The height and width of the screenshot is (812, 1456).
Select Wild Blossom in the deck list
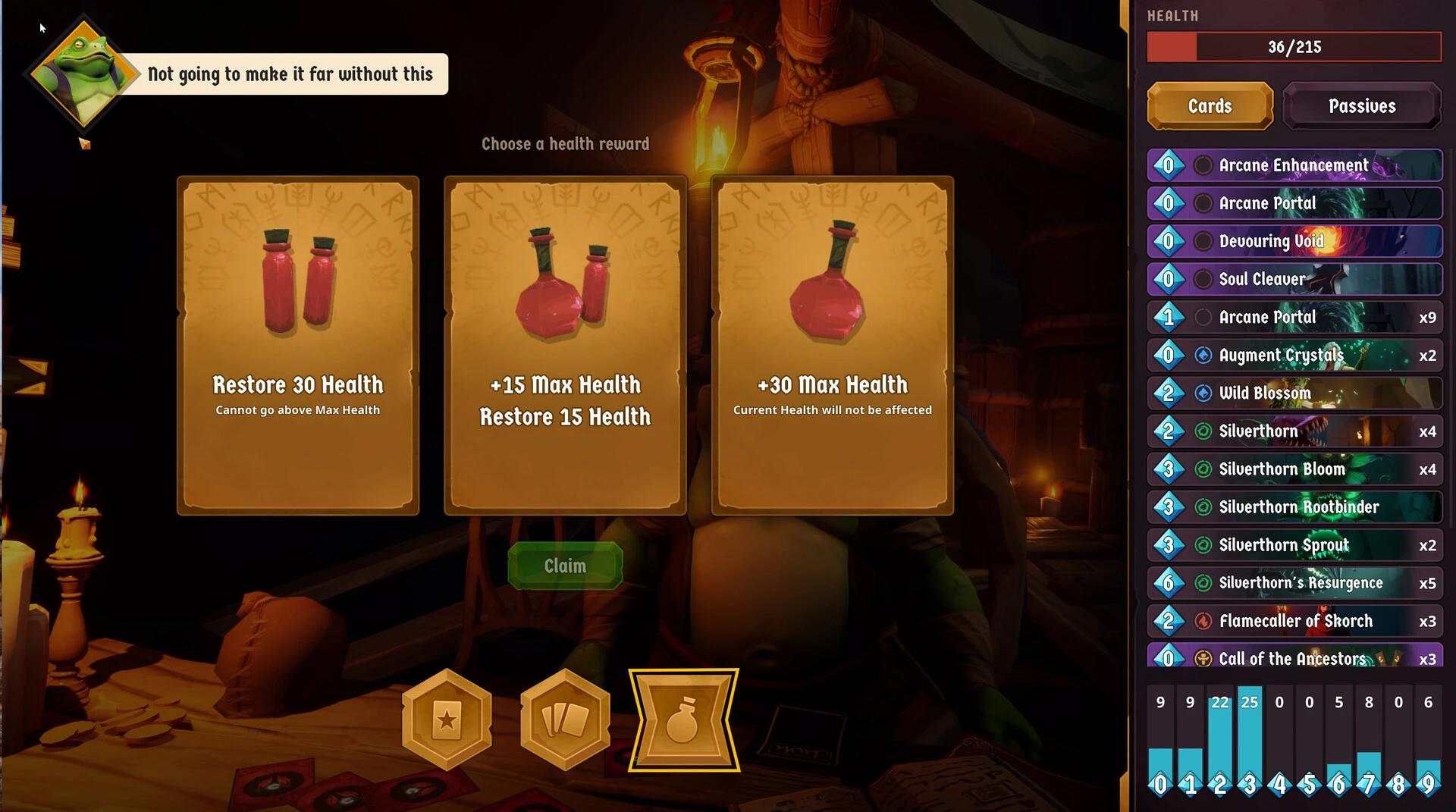pyautogui.click(x=1294, y=393)
